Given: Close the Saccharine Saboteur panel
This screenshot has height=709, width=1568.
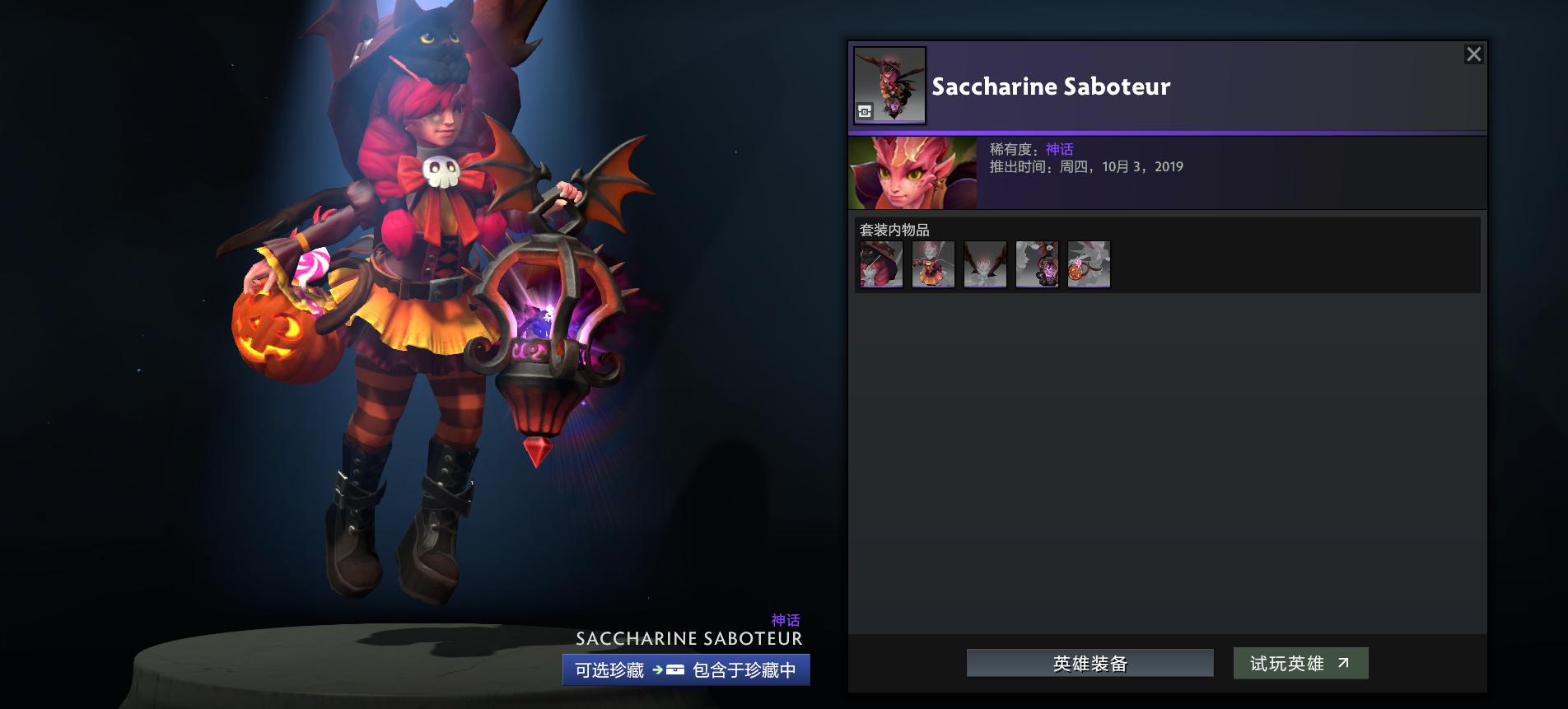Looking at the screenshot, I should pyautogui.click(x=1475, y=54).
